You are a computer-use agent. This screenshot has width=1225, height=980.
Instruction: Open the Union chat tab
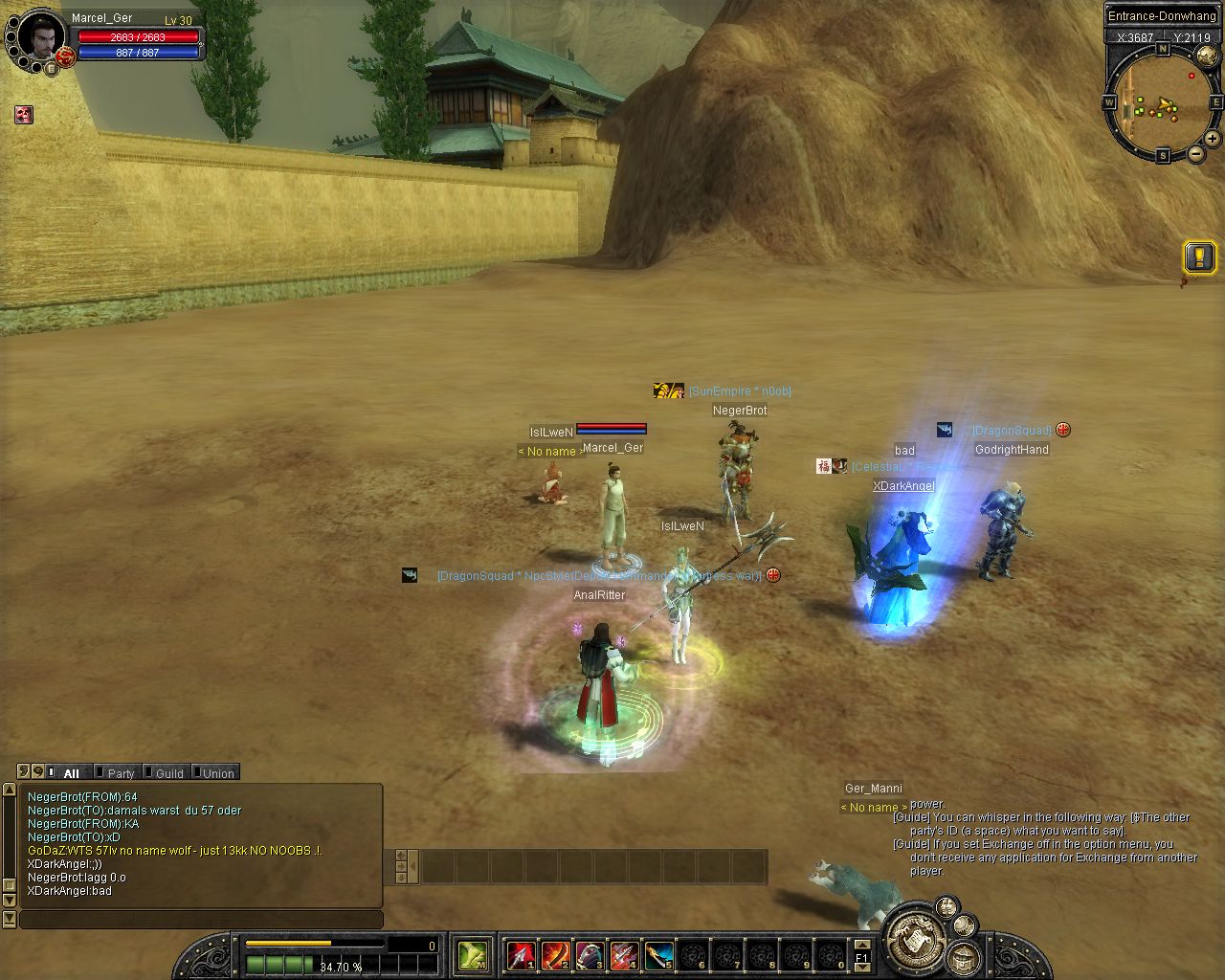pyautogui.click(x=216, y=773)
